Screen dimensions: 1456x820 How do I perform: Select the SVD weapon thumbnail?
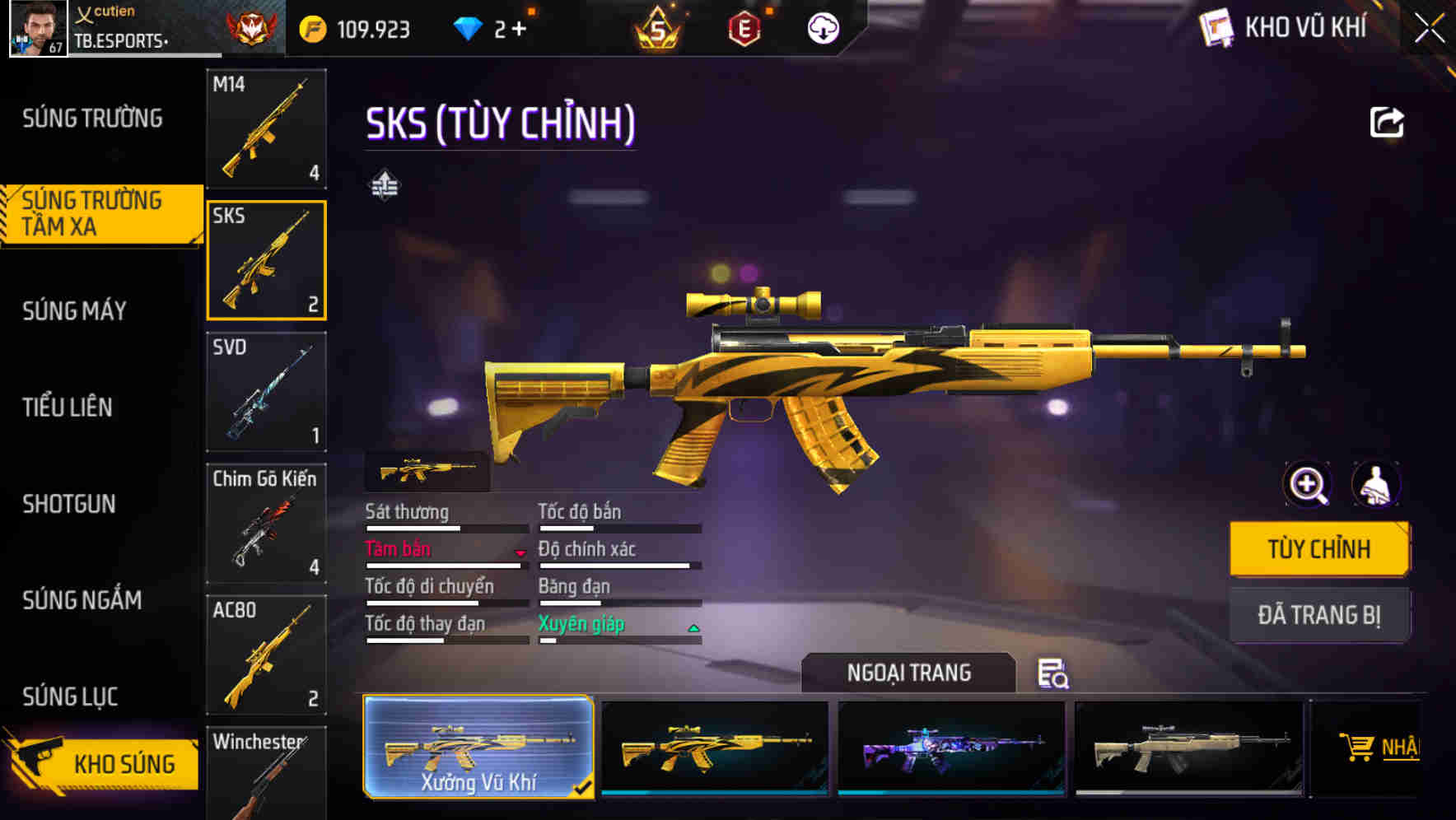265,393
